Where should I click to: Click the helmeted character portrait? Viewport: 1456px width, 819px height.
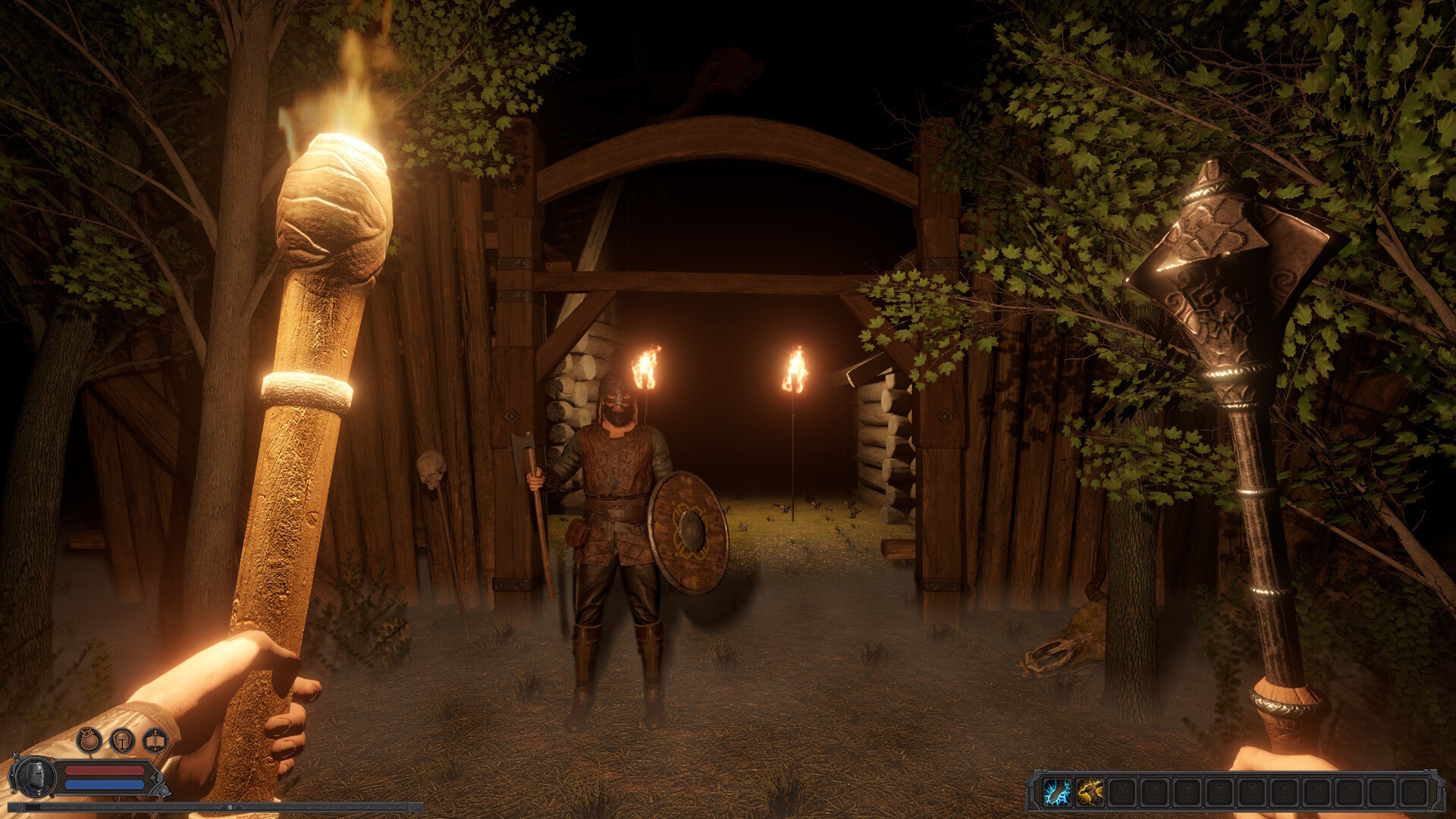[35, 777]
